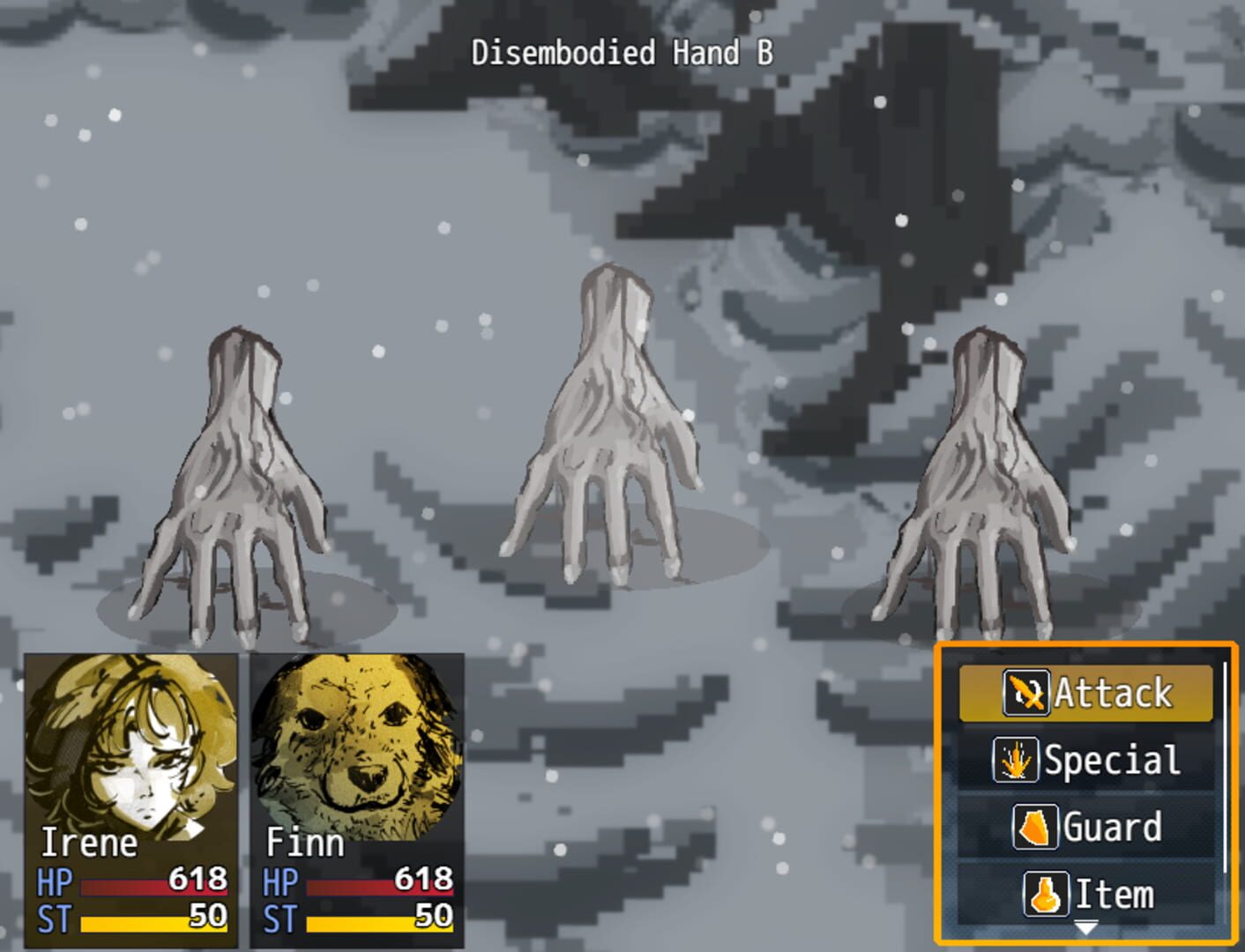This screenshot has width=1245, height=952.
Task: Click the Disembodied Hand B name label
Action: click(623, 53)
